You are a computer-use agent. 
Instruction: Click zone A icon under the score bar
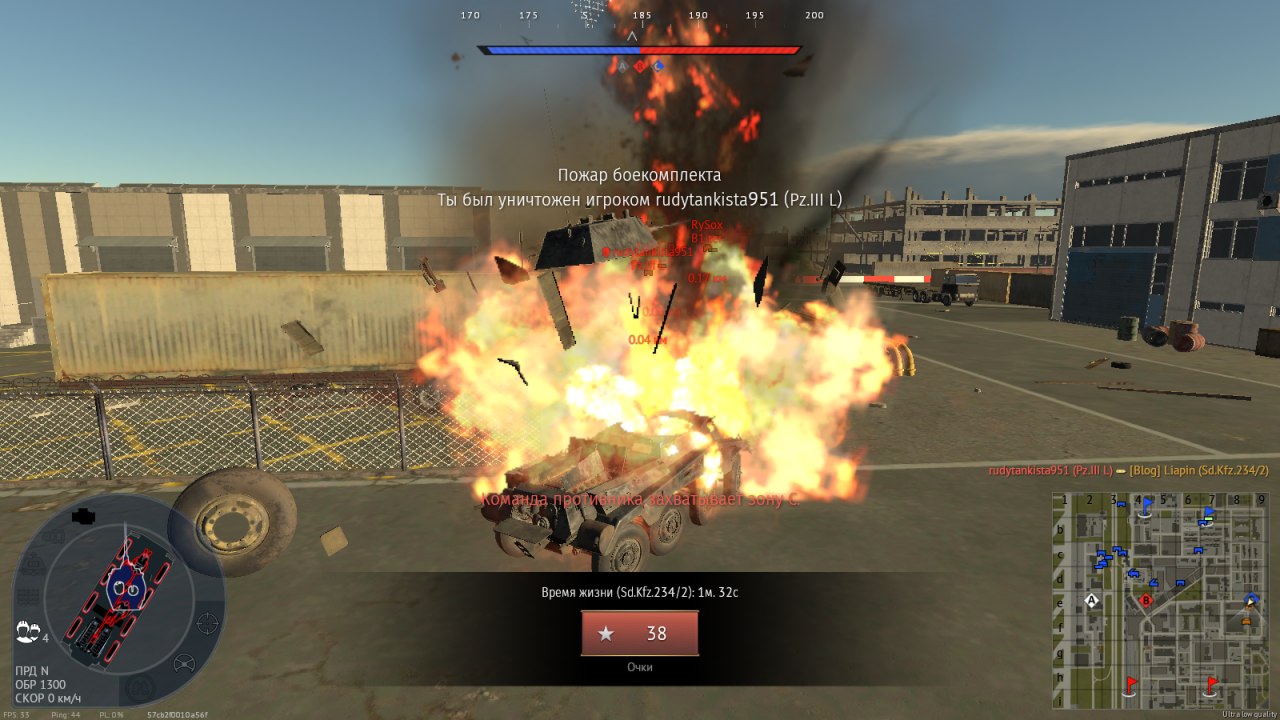click(x=622, y=66)
